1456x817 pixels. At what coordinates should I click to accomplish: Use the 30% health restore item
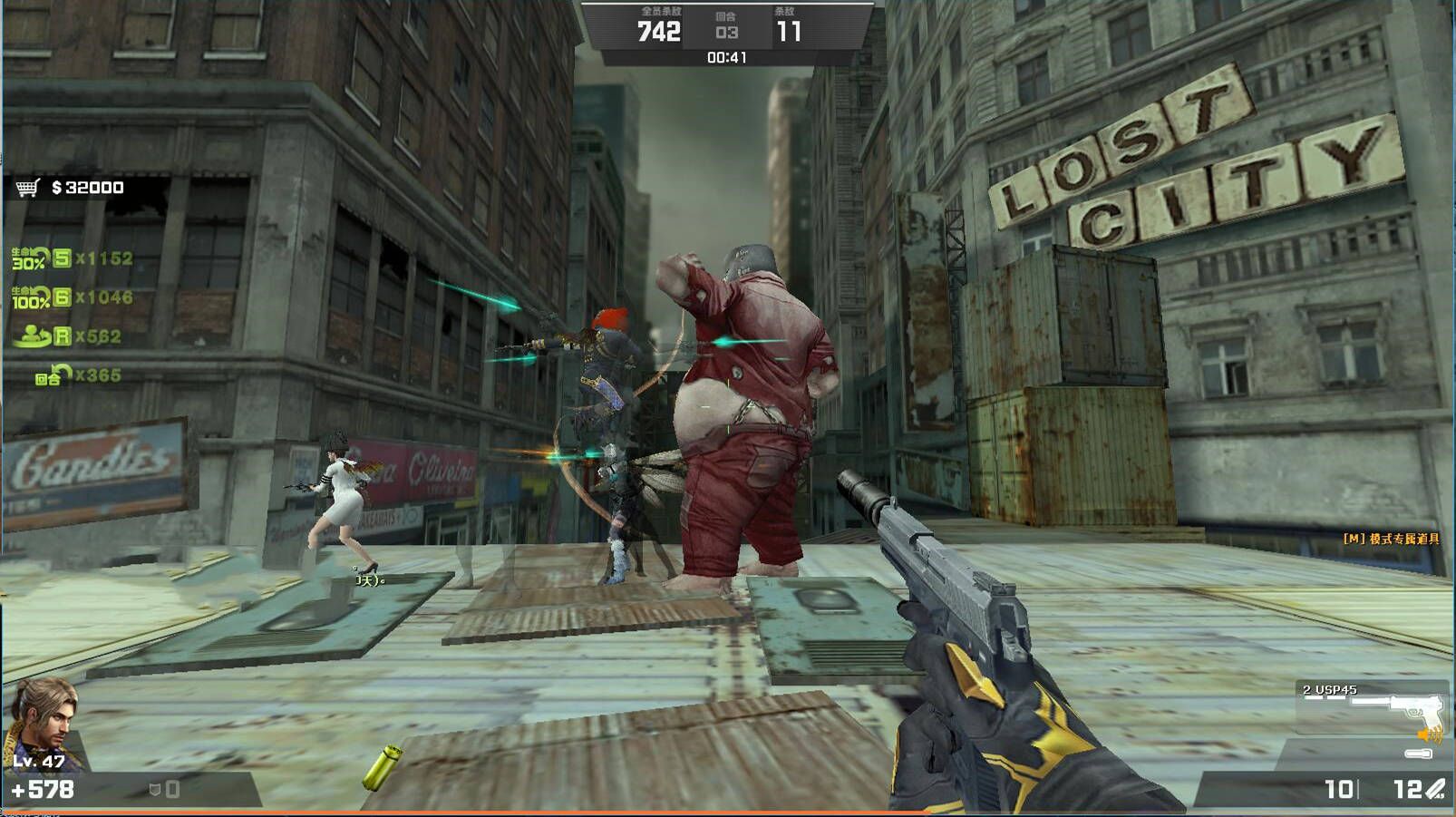pos(29,259)
